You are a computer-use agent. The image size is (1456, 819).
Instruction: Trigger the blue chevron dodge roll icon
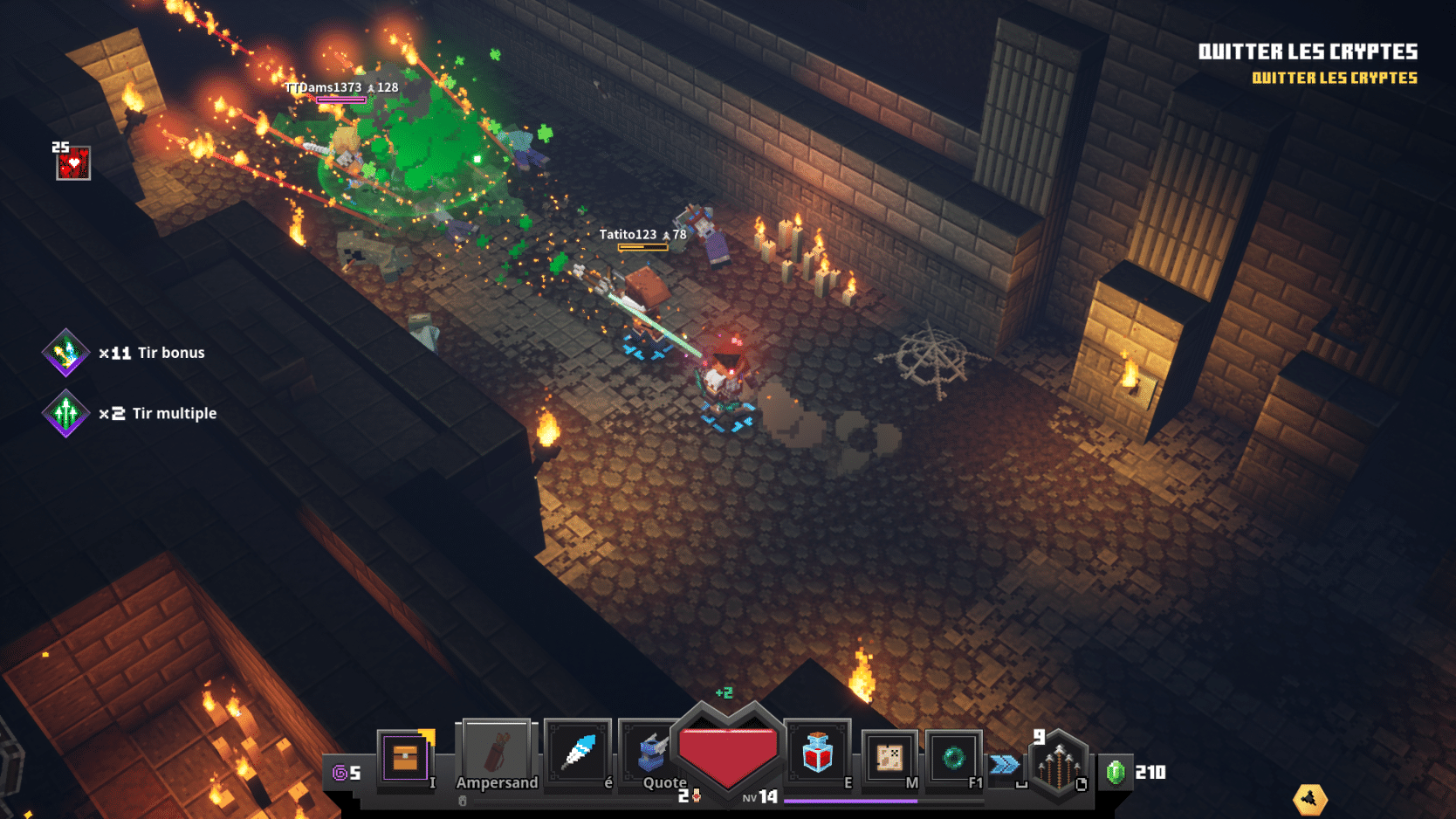pos(1005,765)
